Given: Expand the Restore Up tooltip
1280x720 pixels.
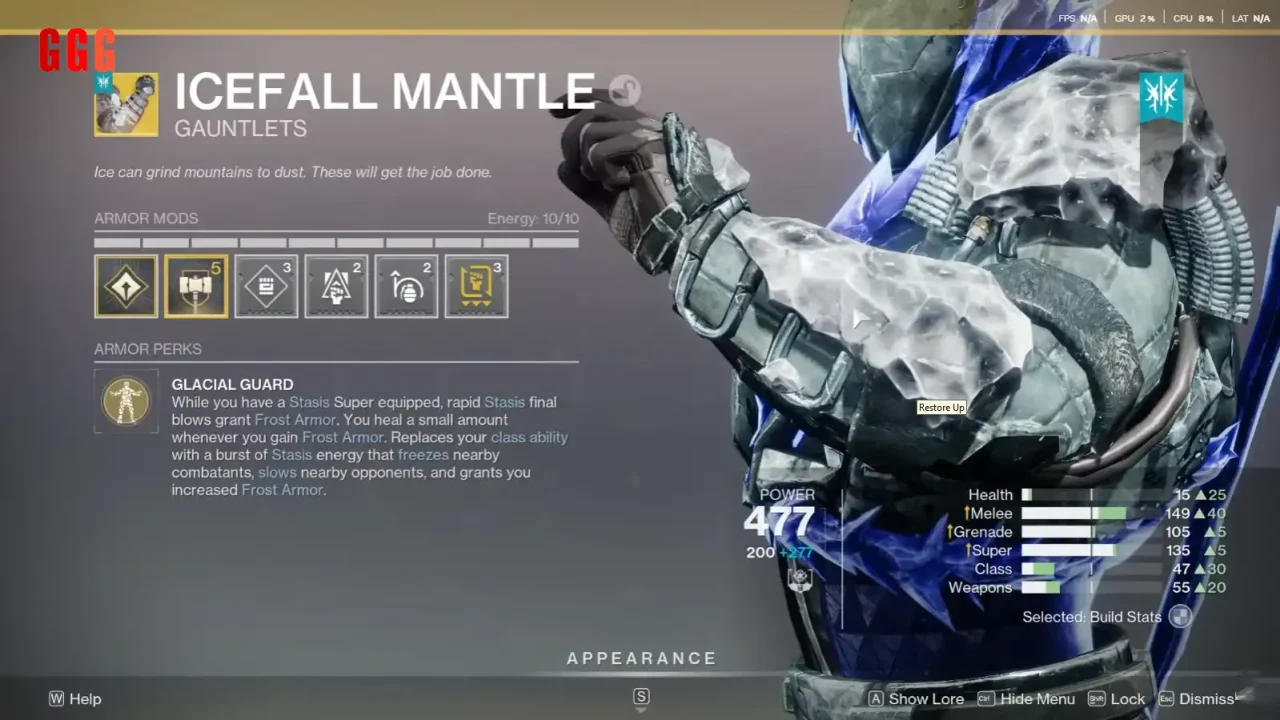Looking at the screenshot, I should point(940,407).
